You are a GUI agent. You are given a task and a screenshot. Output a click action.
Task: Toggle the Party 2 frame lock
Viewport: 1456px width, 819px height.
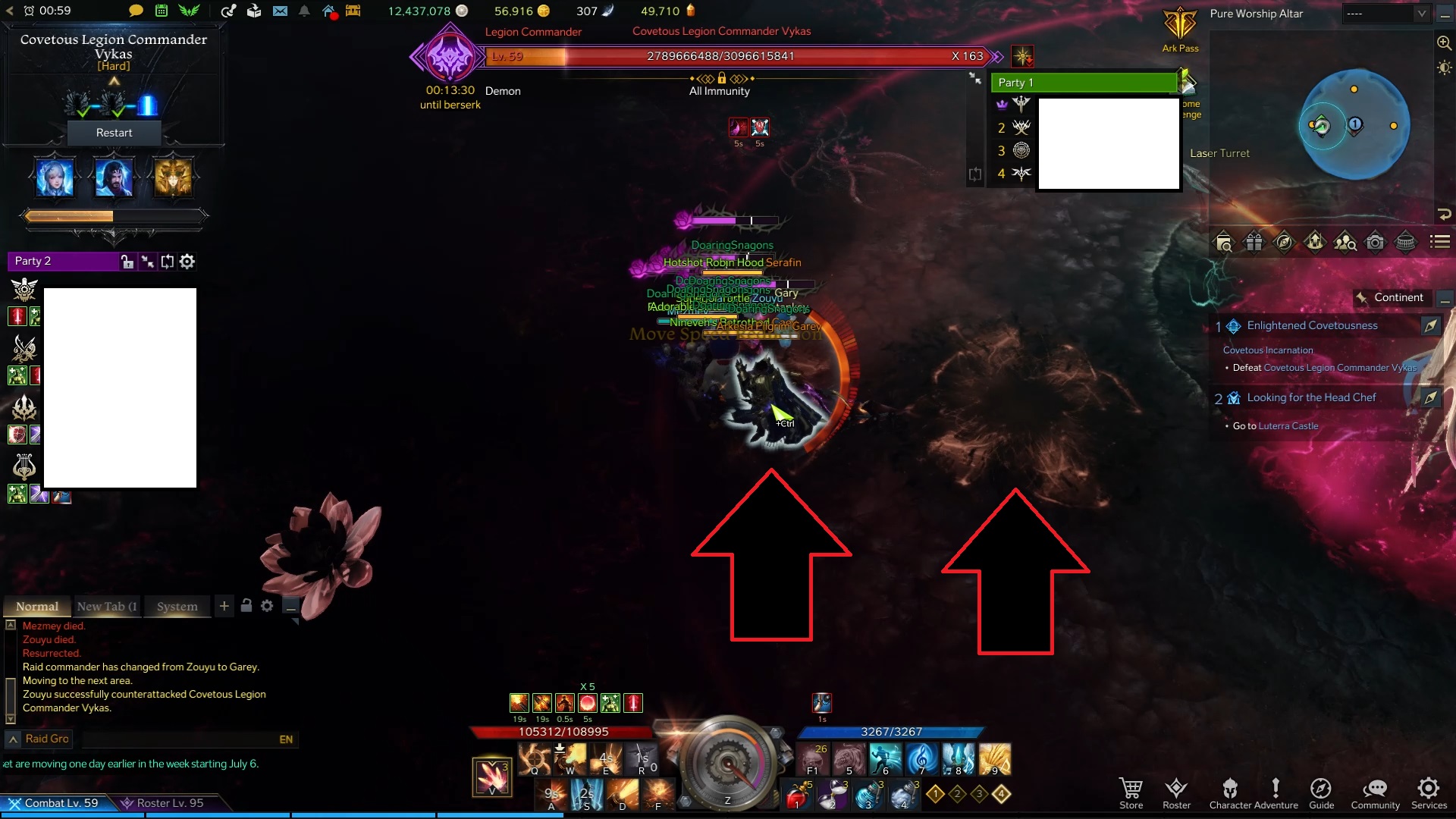coord(127,261)
